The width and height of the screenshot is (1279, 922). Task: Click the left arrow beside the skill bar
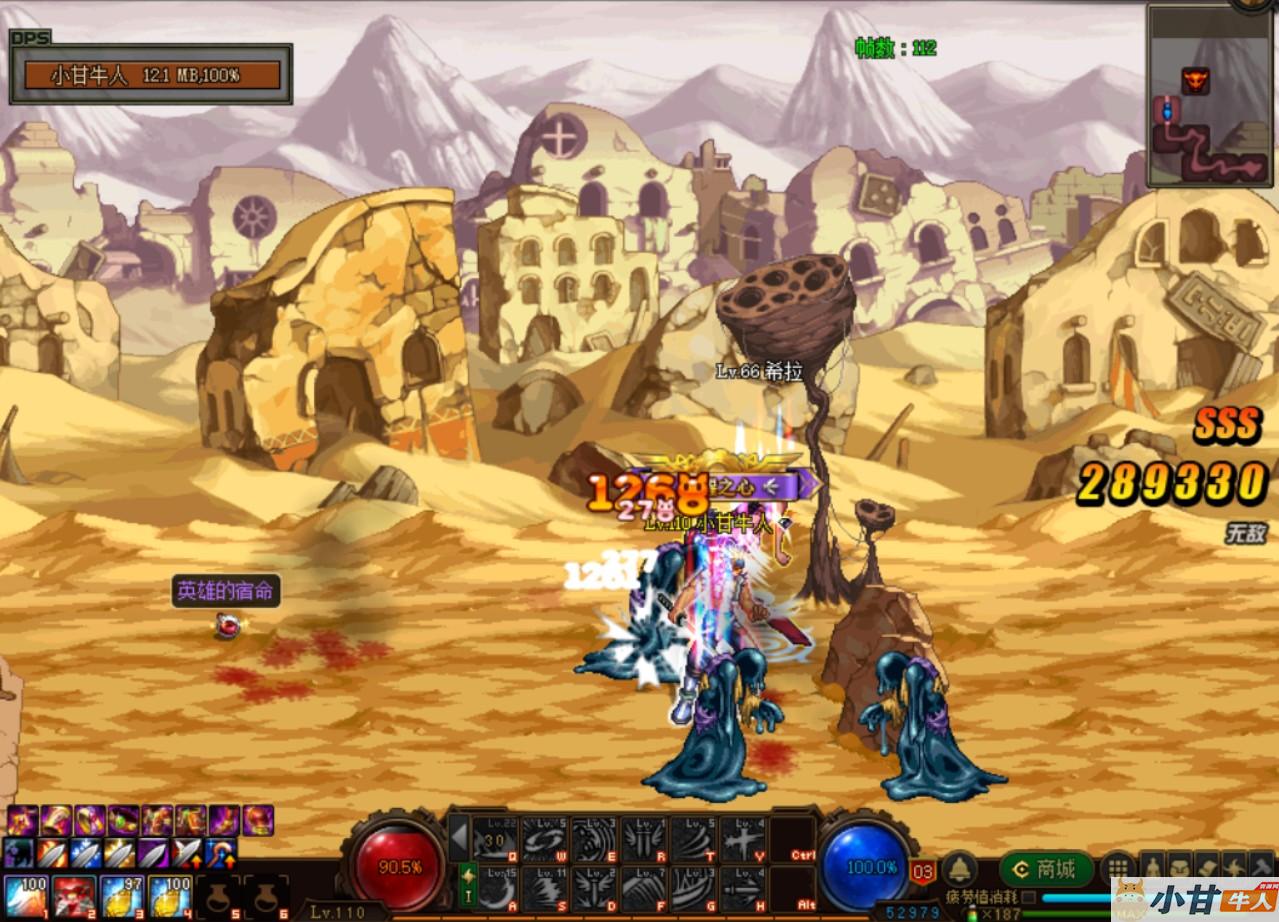coord(458,837)
